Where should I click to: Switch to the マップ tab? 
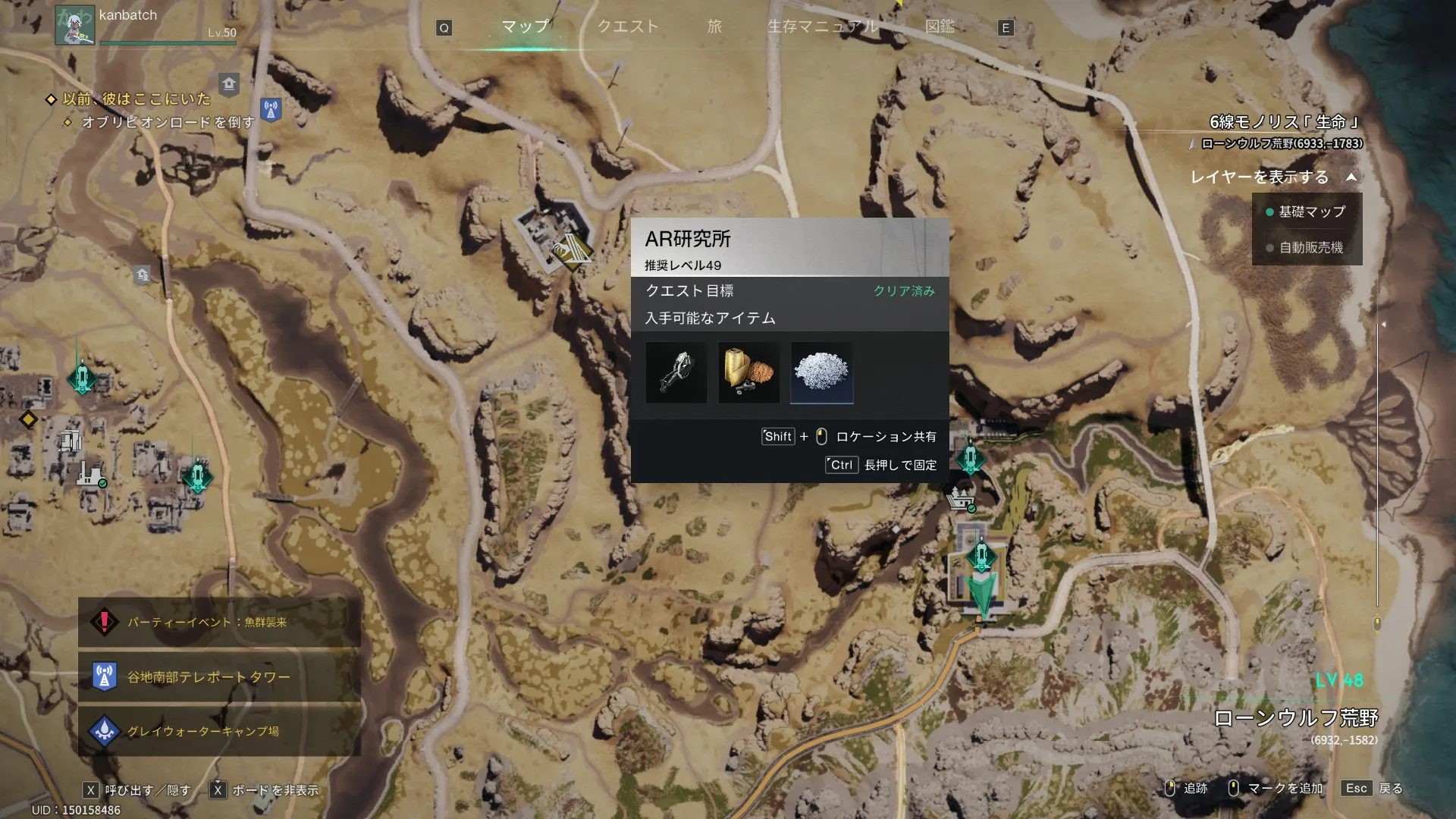525,27
